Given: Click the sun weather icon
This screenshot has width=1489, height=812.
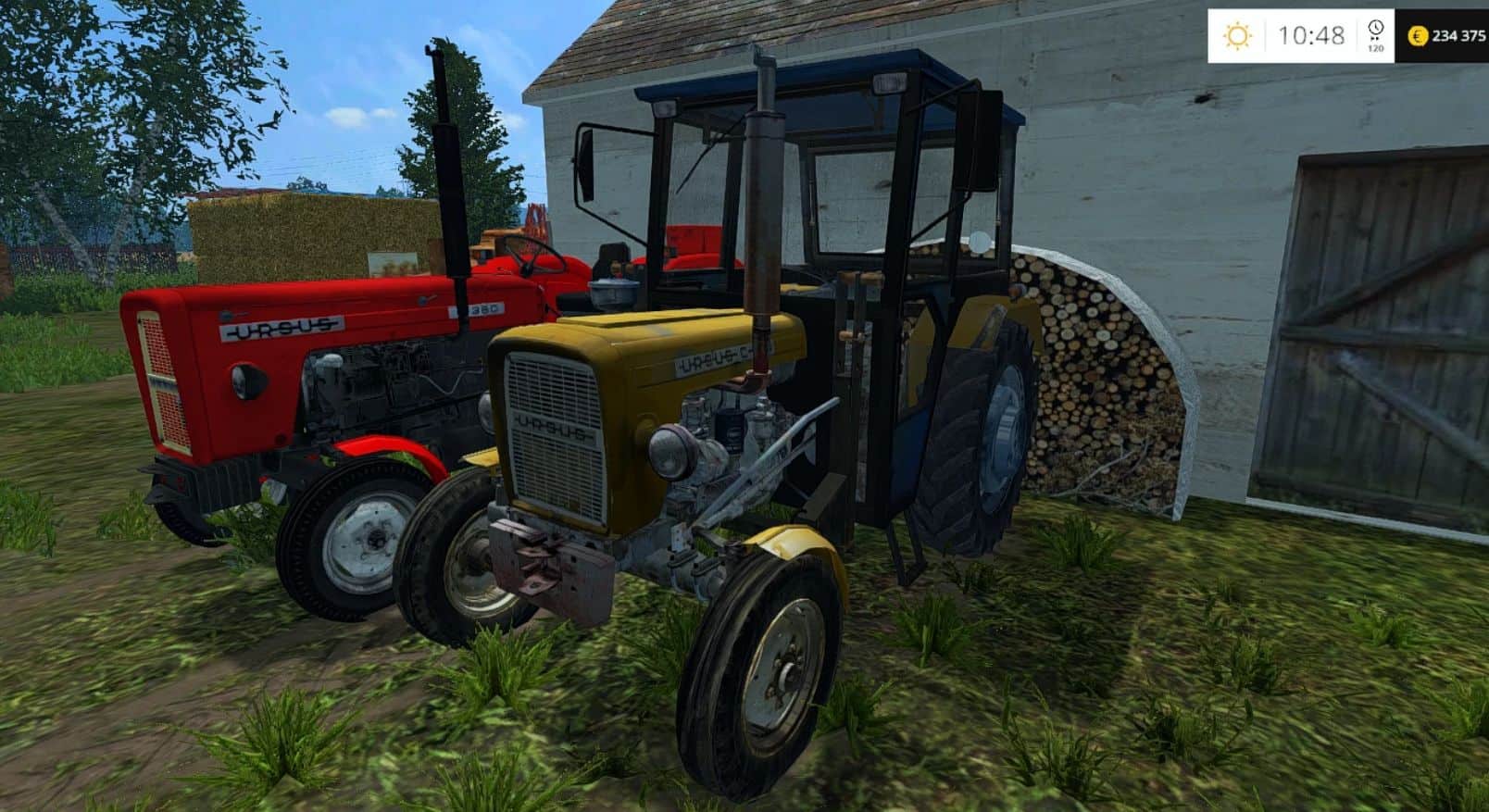Looking at the screenshot, I should [1238, 33].
